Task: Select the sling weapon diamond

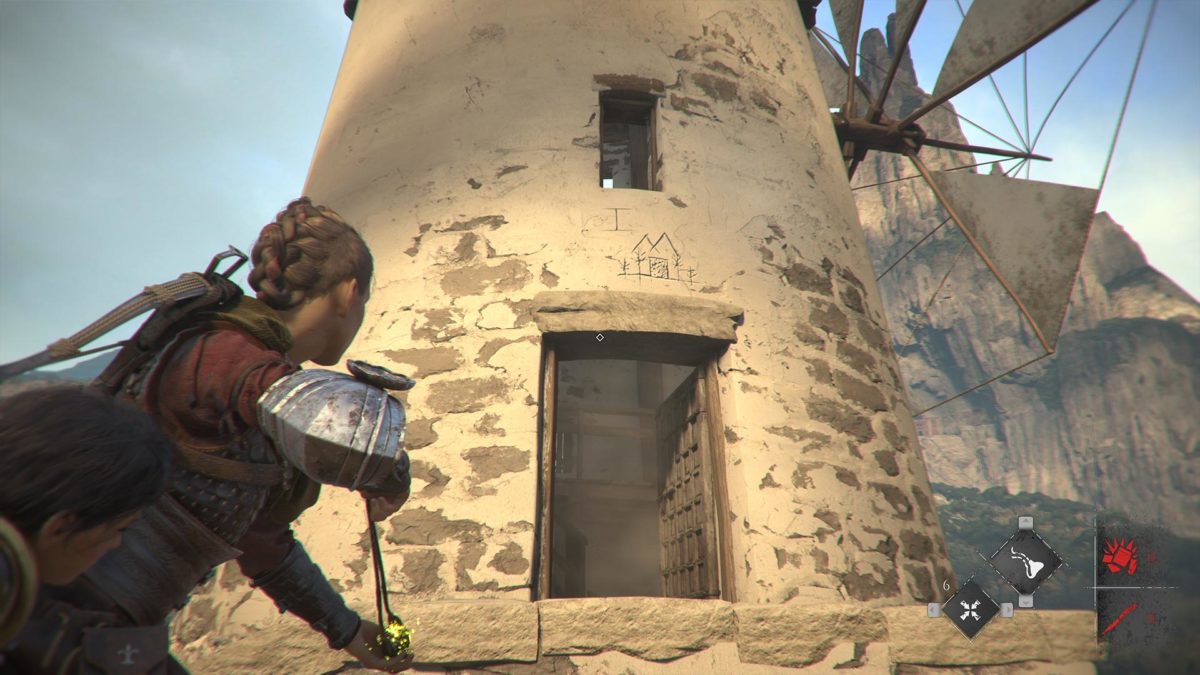Action: [x=1025, y=560]
